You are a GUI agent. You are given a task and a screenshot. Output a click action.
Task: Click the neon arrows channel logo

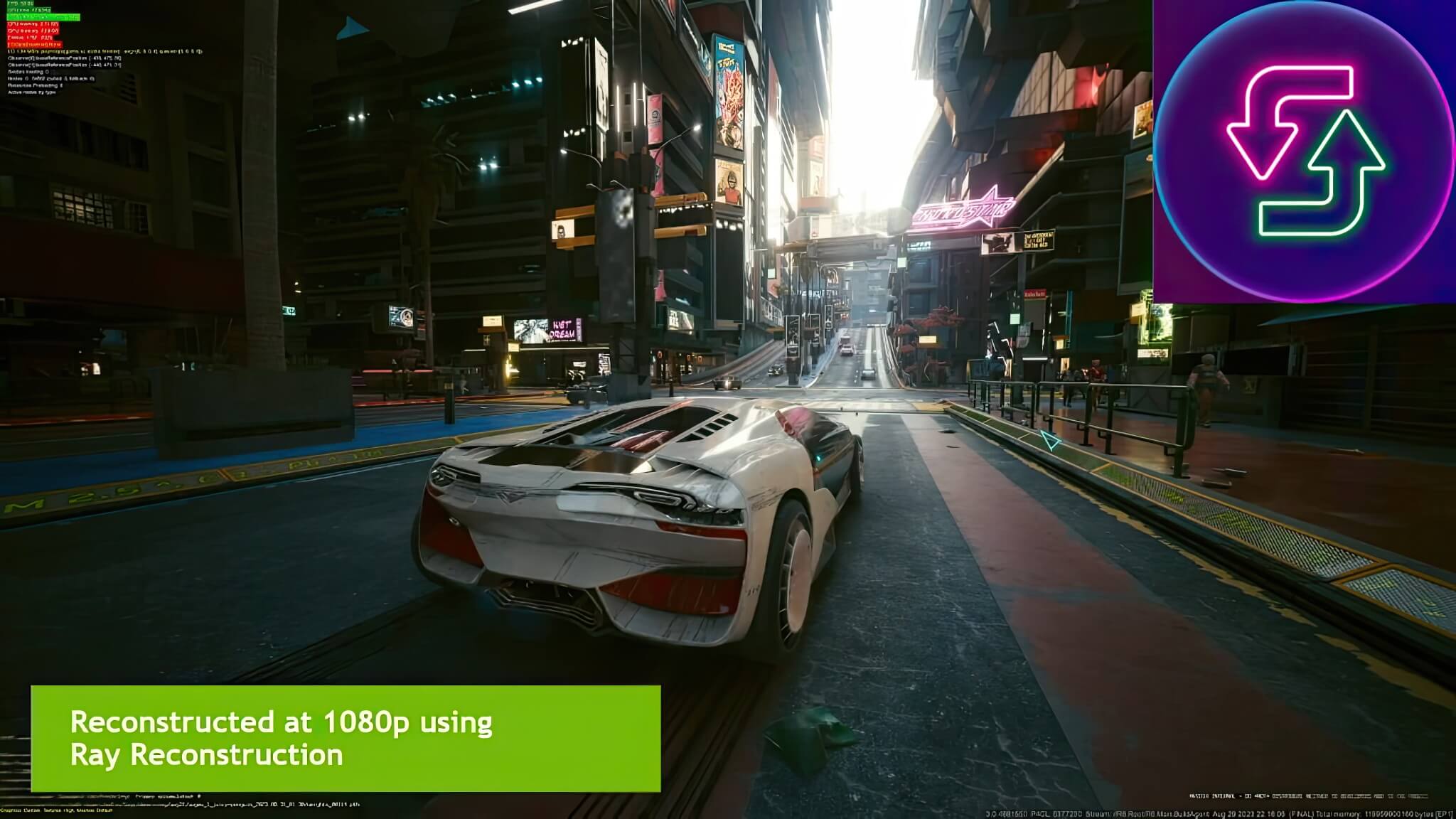(1305, 151)
